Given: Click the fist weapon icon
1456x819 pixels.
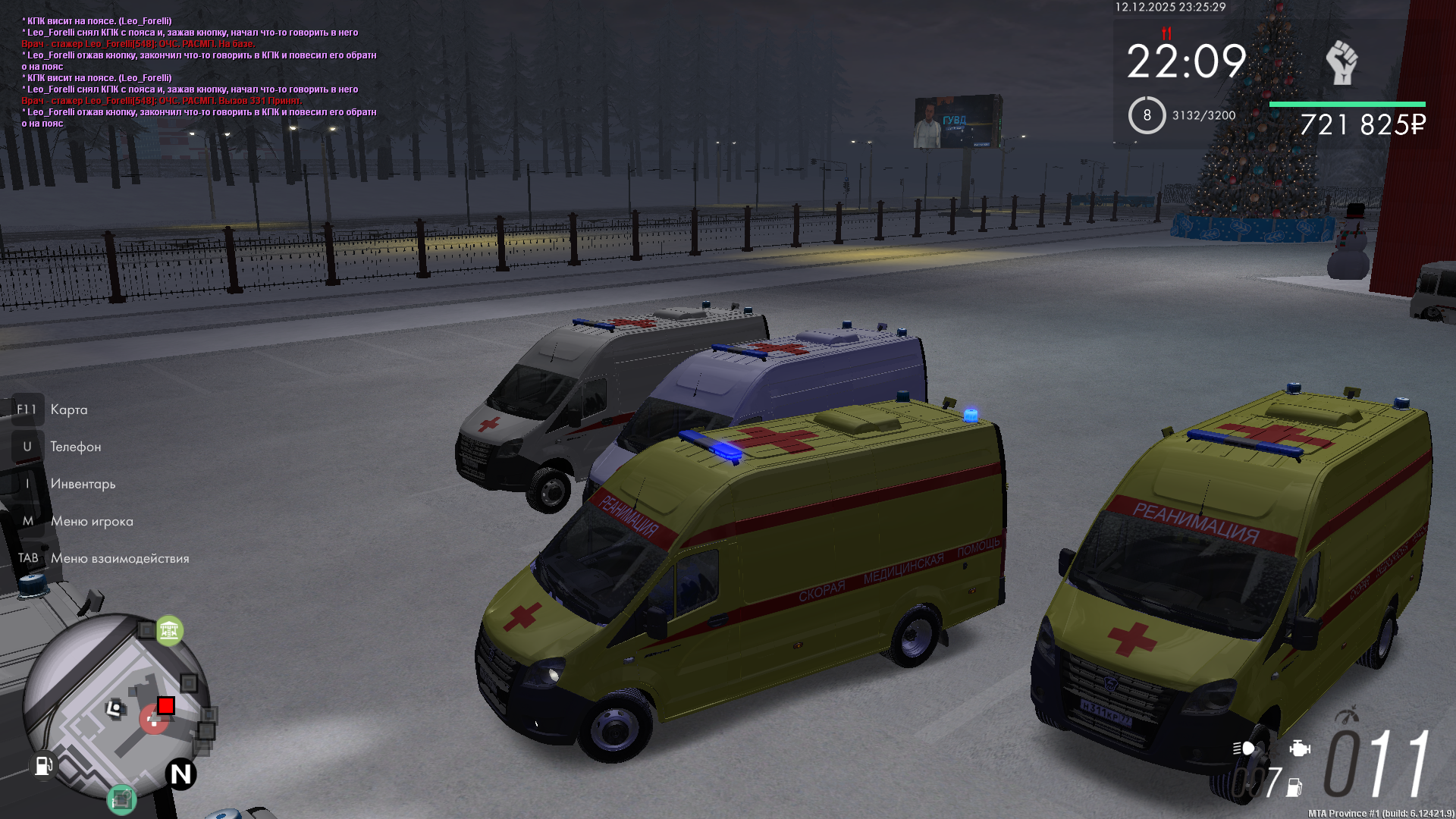Looking at the screenshot, I should [x=1341, y=62].
